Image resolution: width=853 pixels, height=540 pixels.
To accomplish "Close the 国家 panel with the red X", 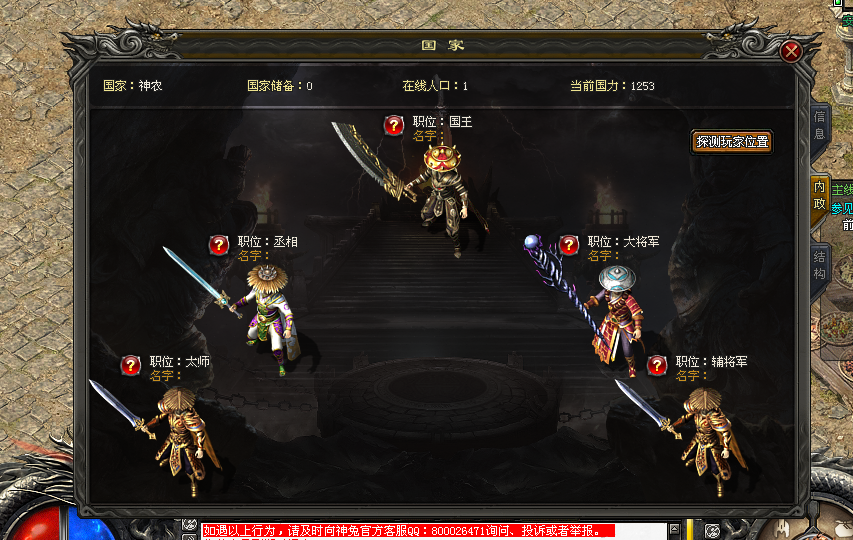I will (791, 51).
